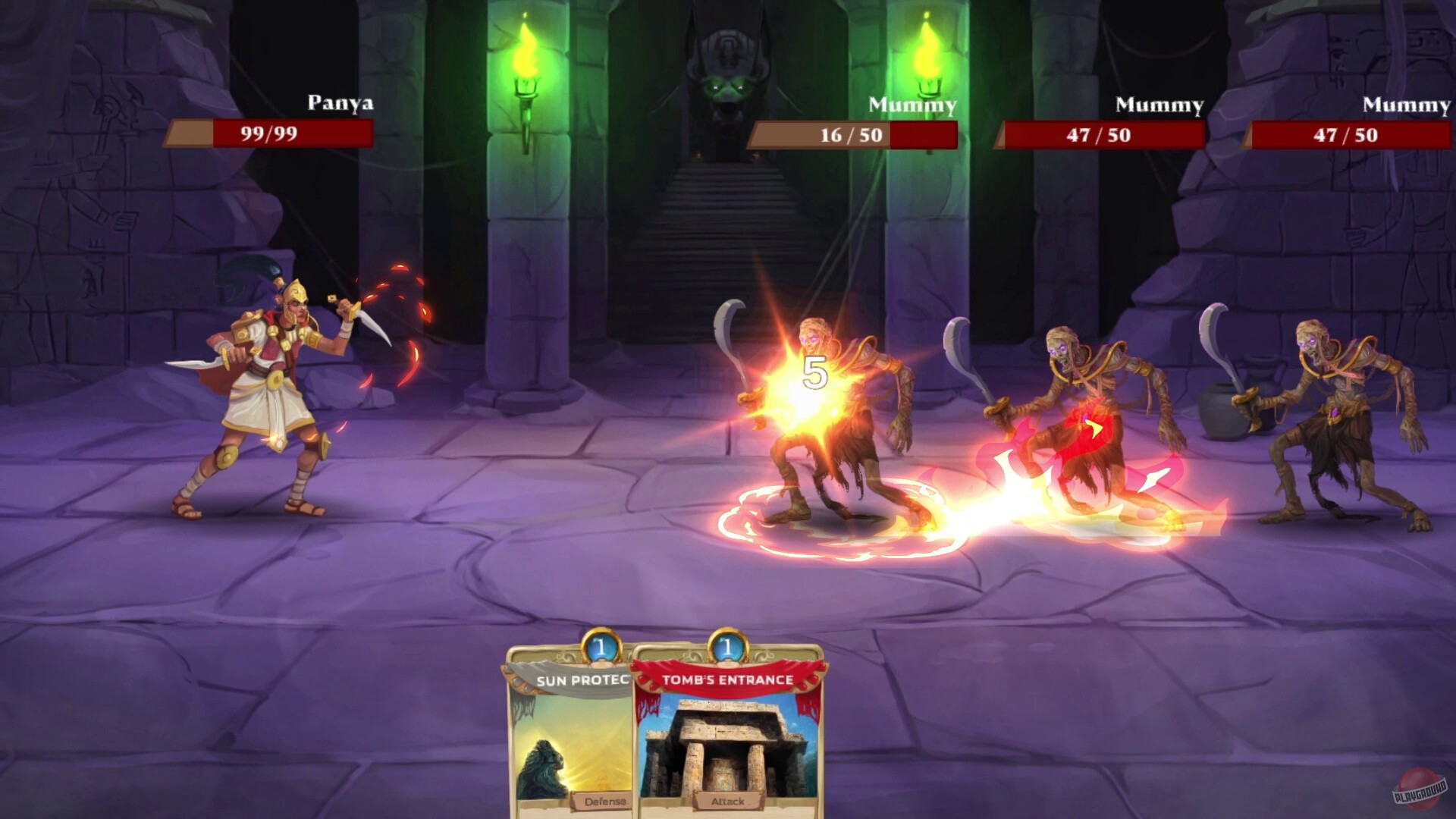Click the glowing damage number 5
This screenshot has width=1456, height=819.
coord(816,372)
